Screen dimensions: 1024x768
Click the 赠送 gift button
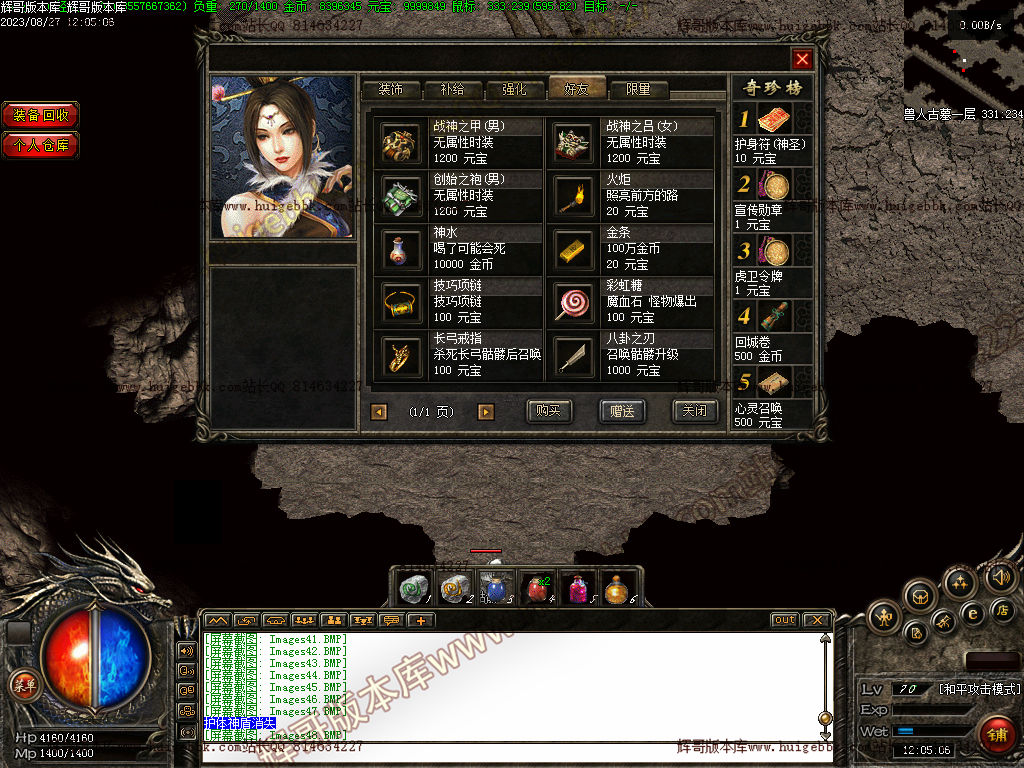click(x=621, y=411)
